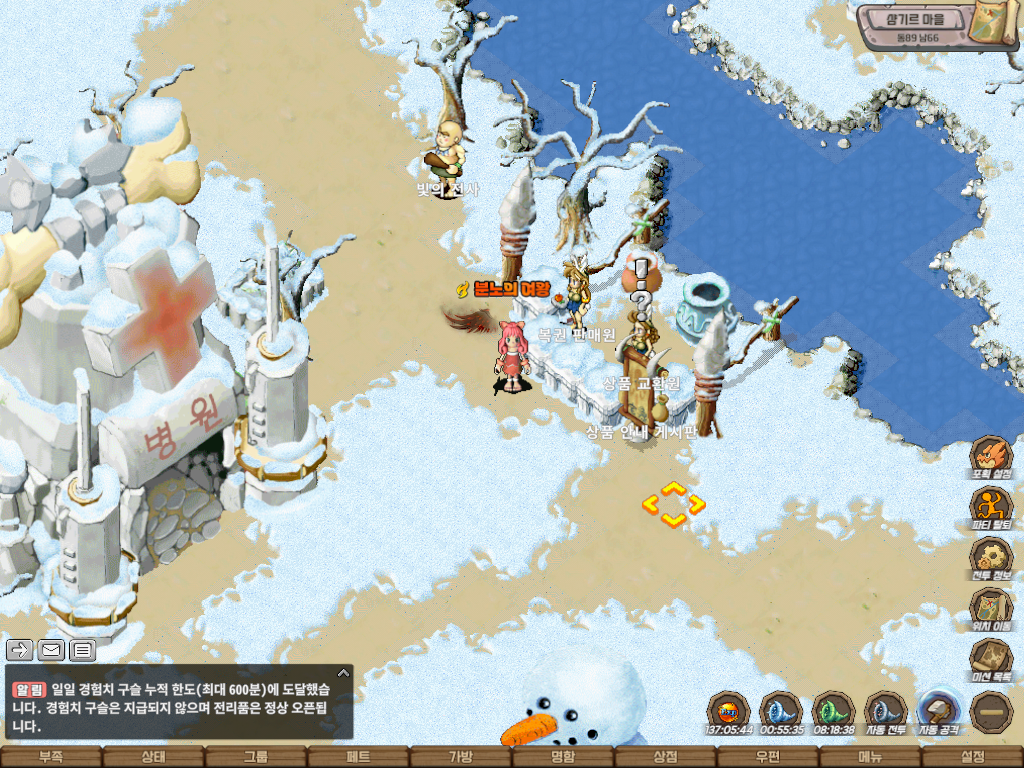Open the 그룹 (group) menu
This screenshot has height=768, width=1024.
pyautogui.click(x=256, y=757)
